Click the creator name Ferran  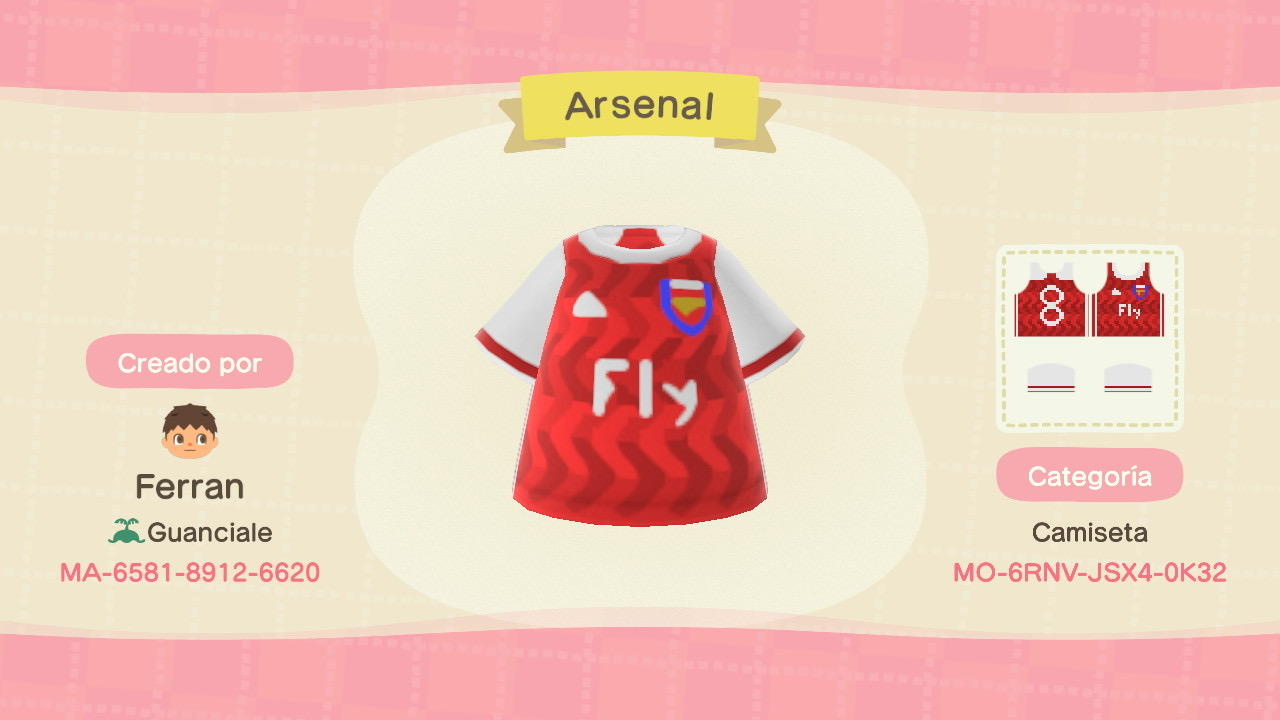(x=190, y=486)
